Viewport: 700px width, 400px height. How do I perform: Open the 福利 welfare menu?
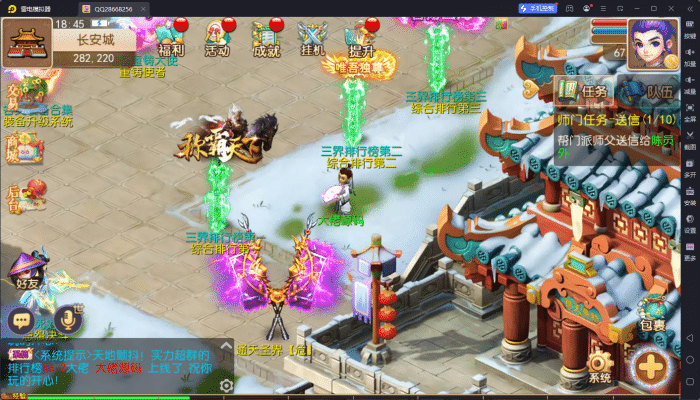pos(171,41)
